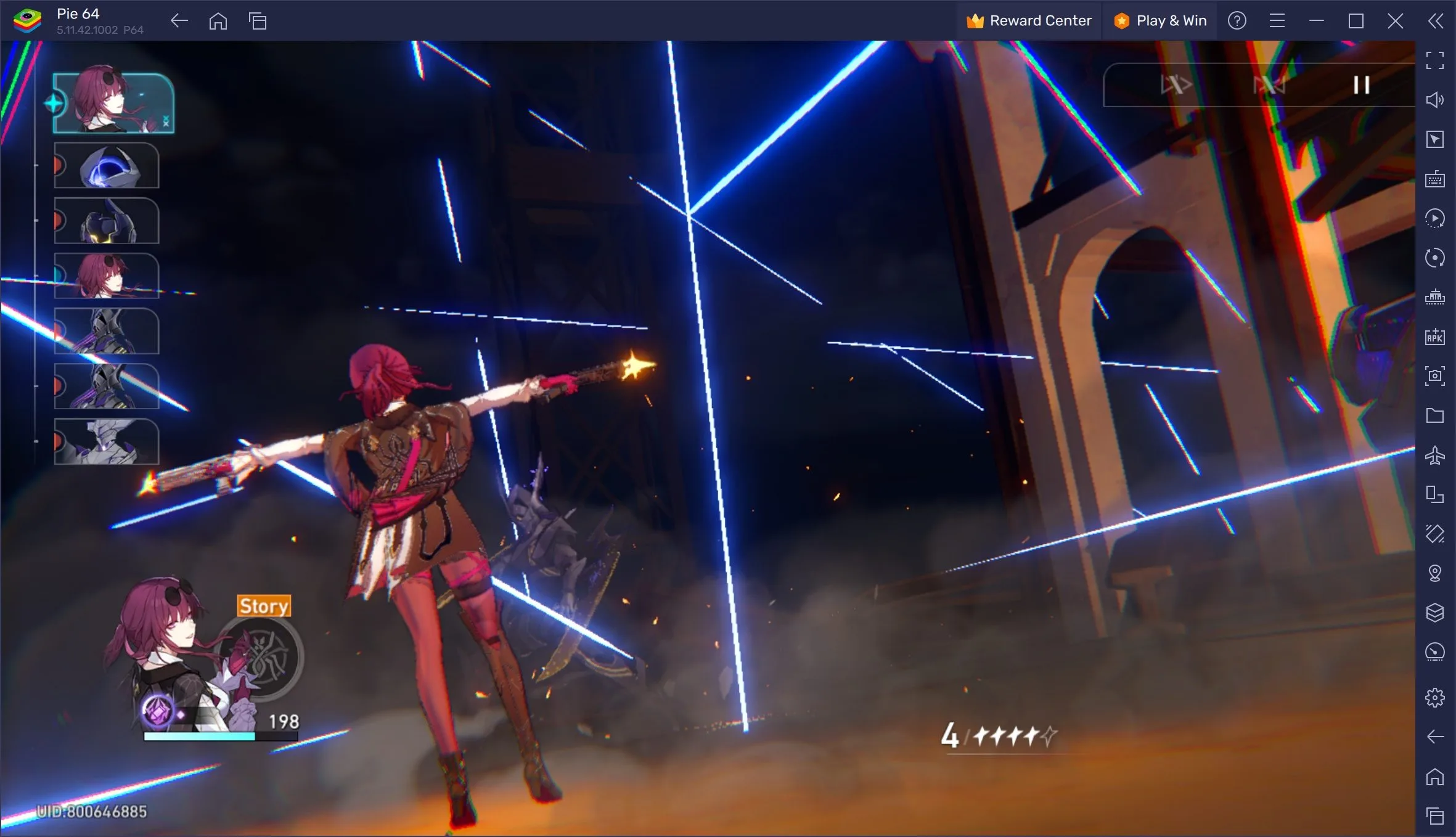
Task: Open the Play & Win panel
Action: 1160,21
